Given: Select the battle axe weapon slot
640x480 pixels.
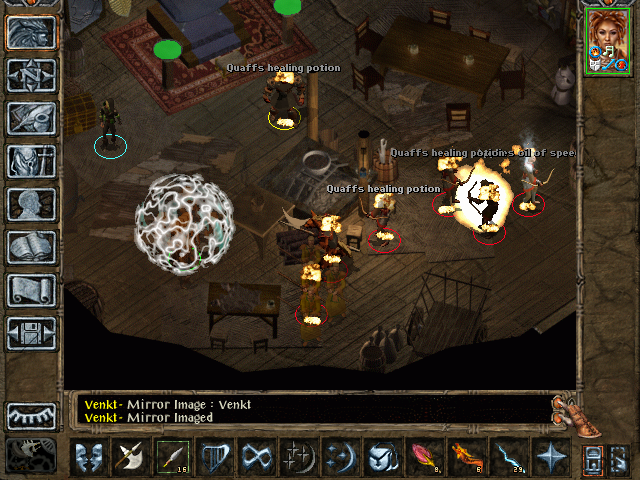Looking at the screenshot, I should point(131,457).
